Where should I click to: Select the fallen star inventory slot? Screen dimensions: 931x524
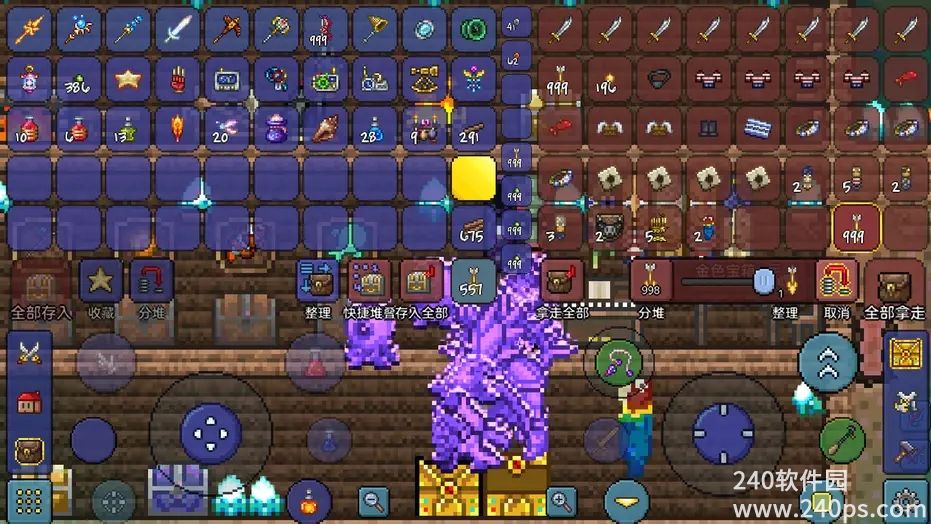[129, 79]
